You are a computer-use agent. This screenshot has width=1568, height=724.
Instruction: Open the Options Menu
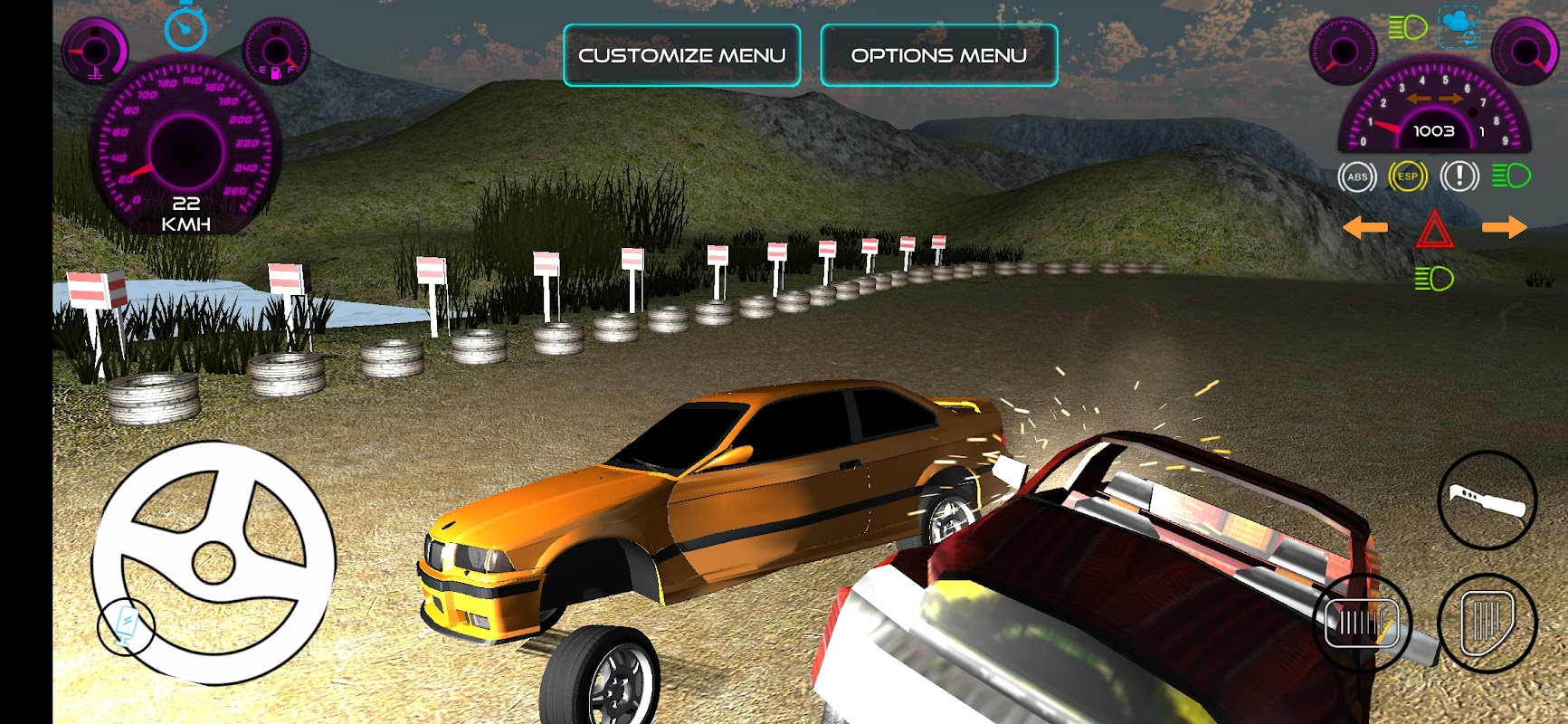(x=938, y=55)
